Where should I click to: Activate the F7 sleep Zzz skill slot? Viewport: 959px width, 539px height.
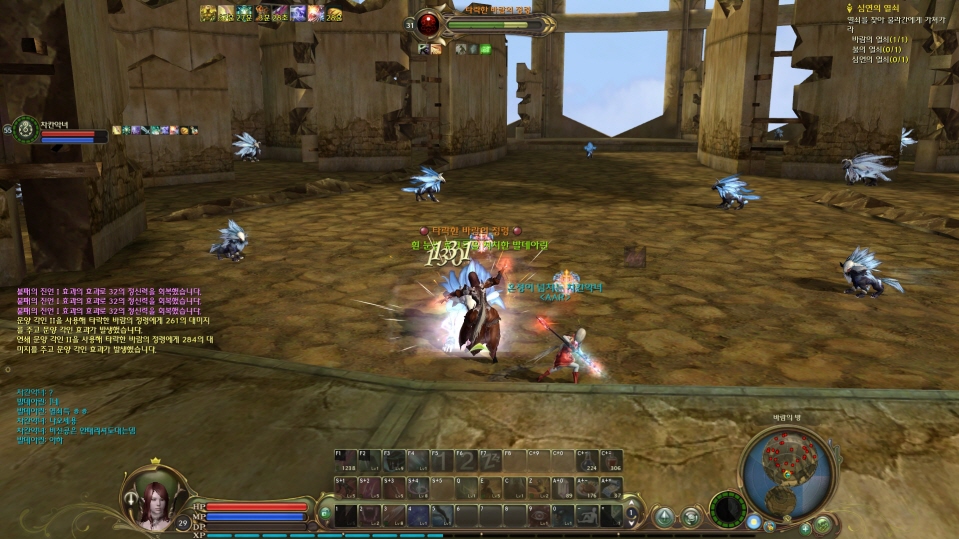coord(491,460)
